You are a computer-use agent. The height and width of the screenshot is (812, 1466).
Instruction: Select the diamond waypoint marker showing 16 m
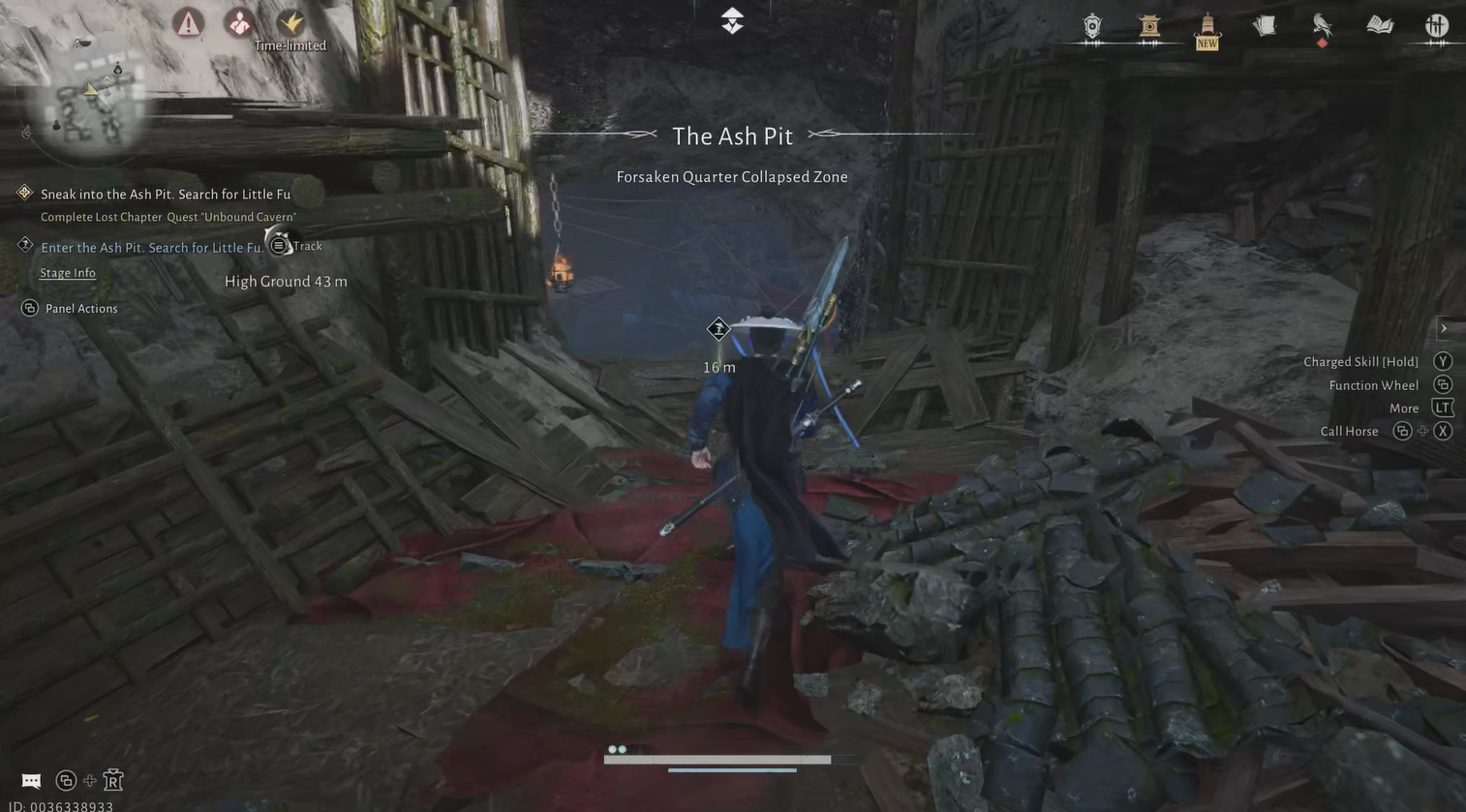tap(718, 330)
